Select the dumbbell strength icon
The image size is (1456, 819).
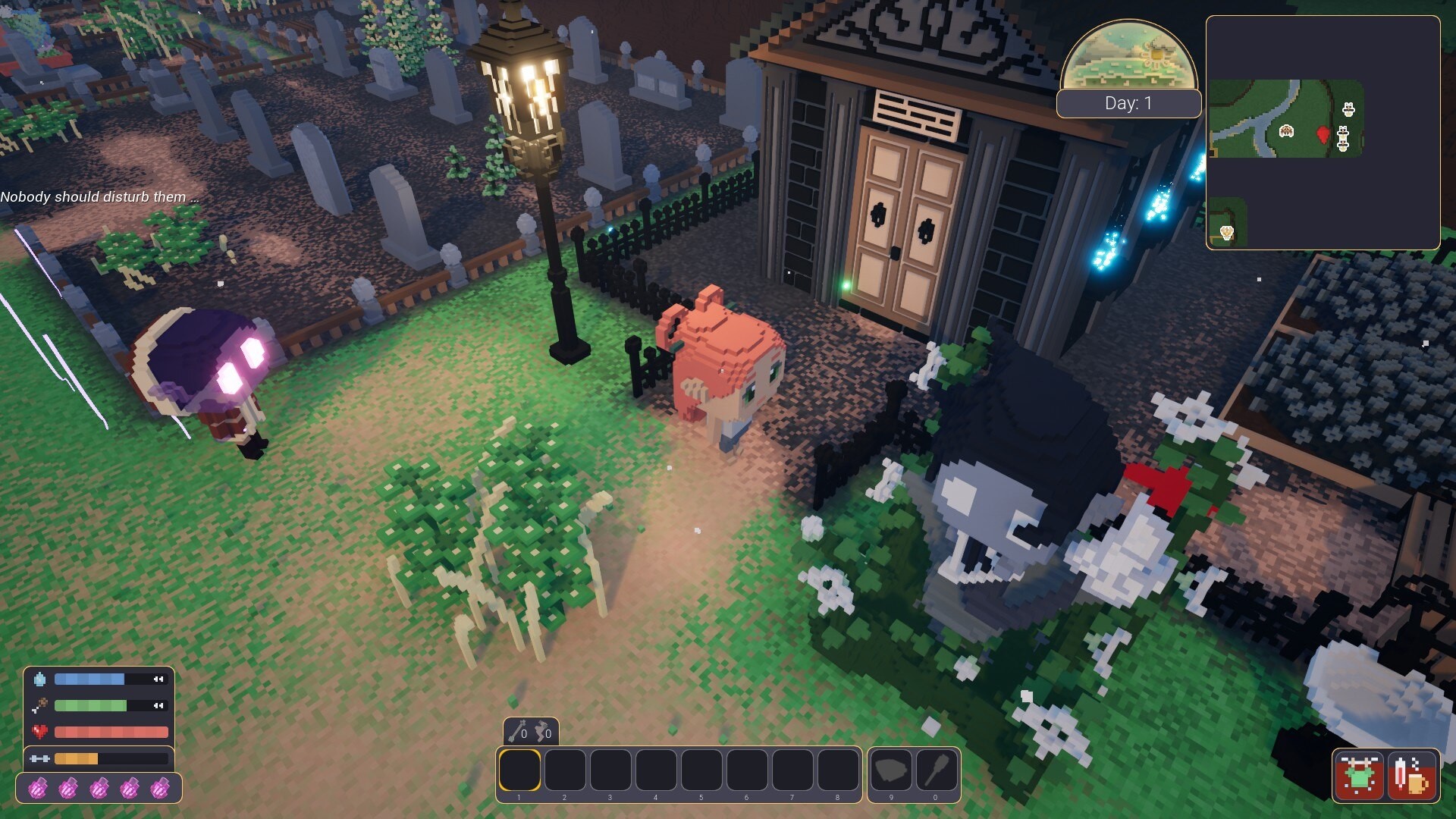click(x=39, y=758)
